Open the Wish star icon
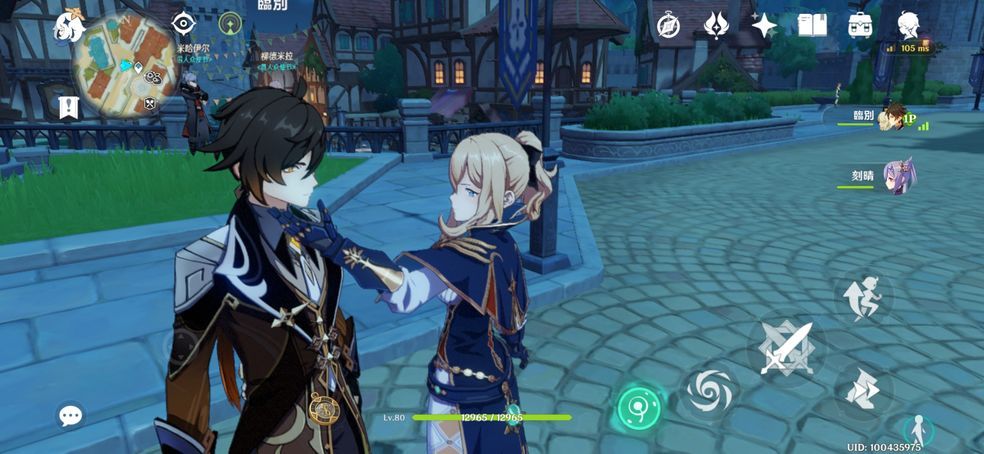 [764, 25]
